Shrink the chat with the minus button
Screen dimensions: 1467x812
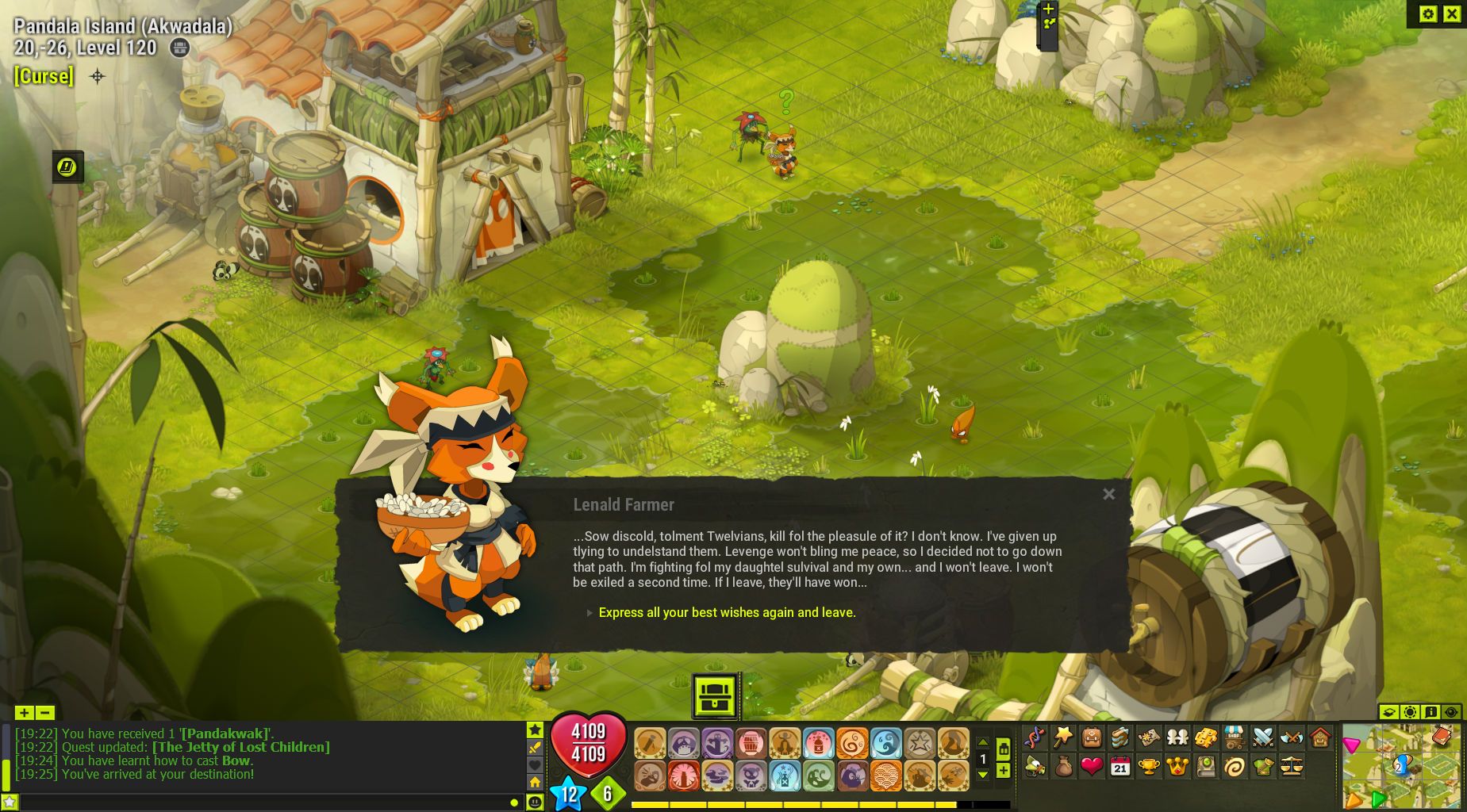(45, 713)
